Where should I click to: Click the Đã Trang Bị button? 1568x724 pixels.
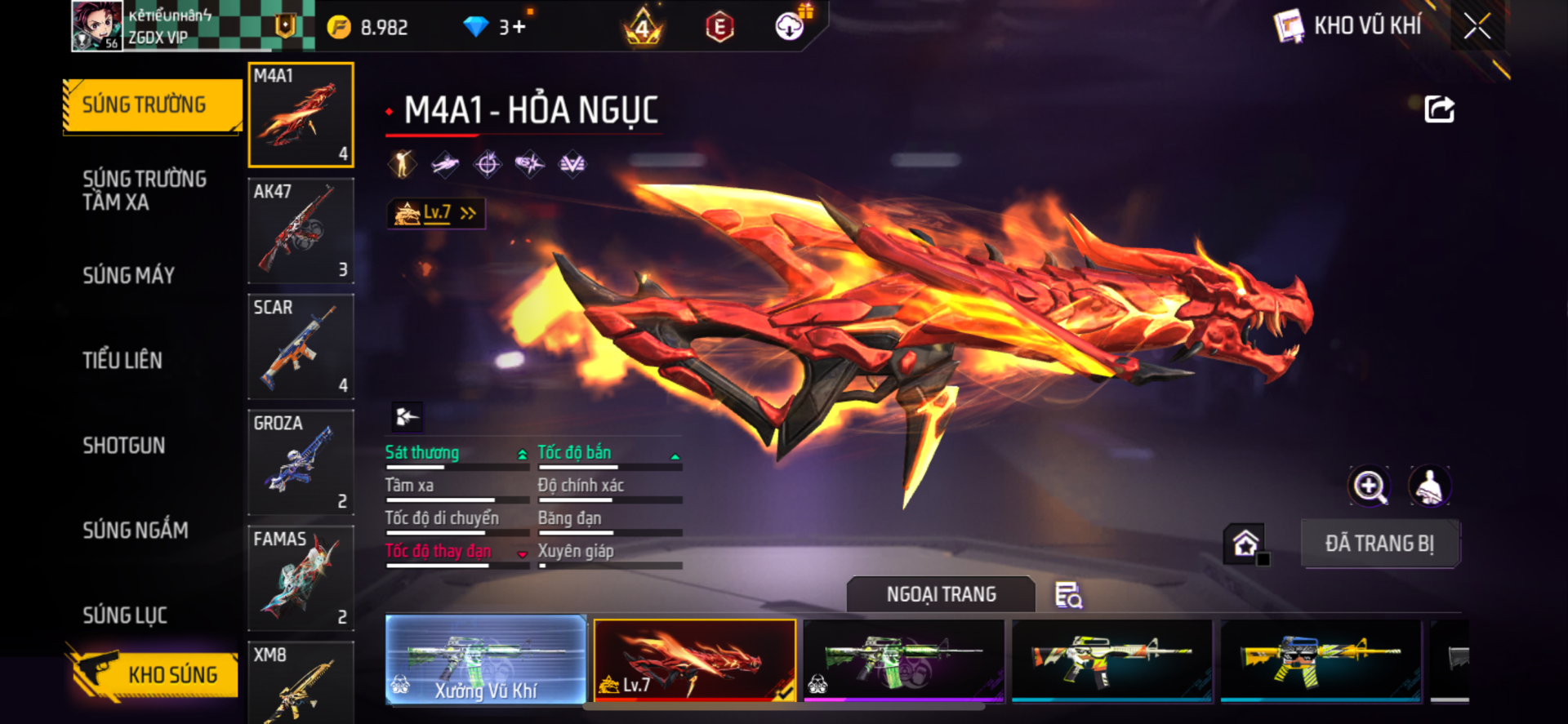pyautogui.click(x=1379, y=544)
